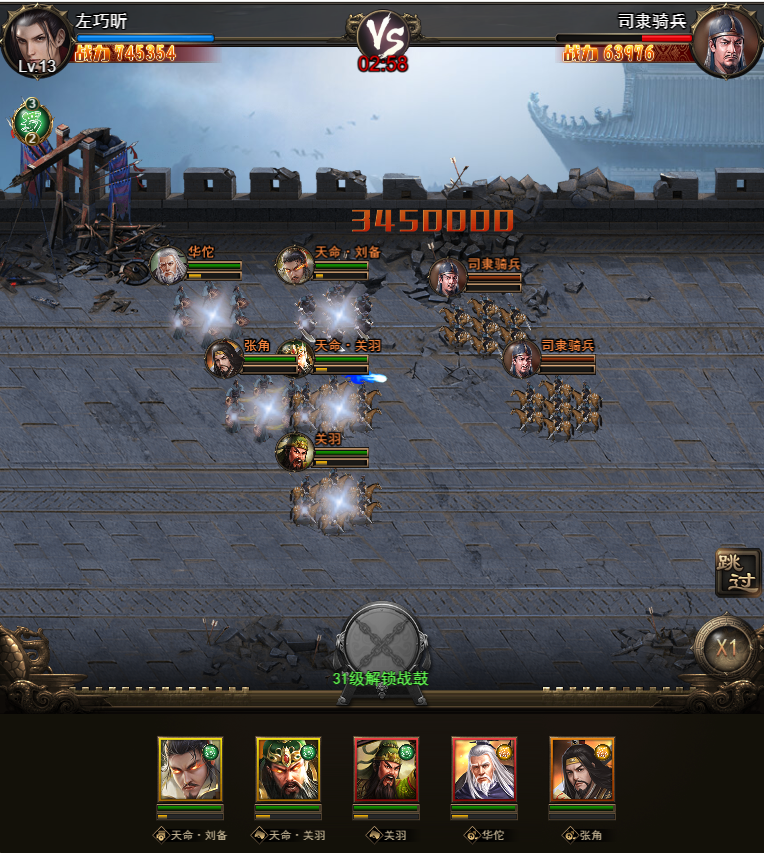Select the 天命·关羽 hero card
This screenshot has width=764, height=853.
click(x=288, y=769)
